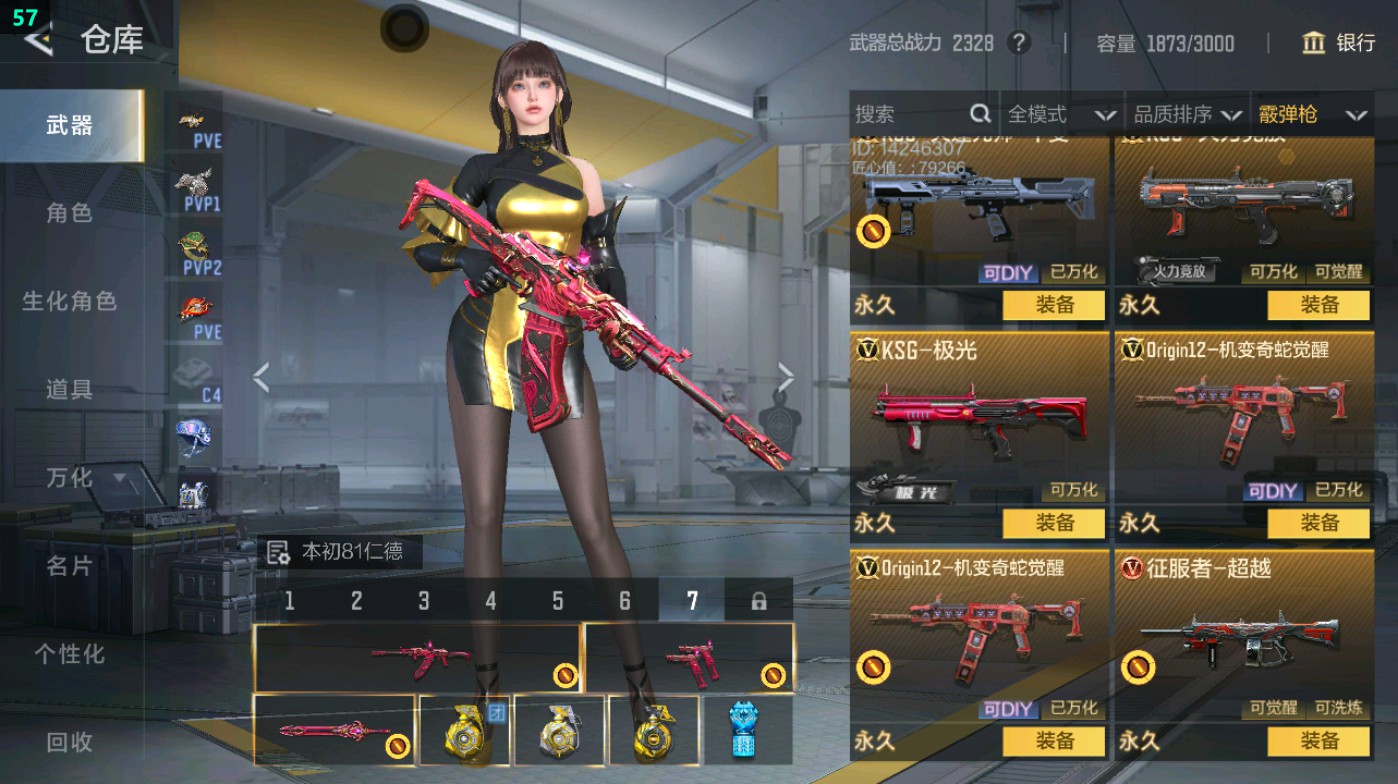Click the weapon power question mark help
The image size is (1398, 784).
click(x=1019, y=43)
